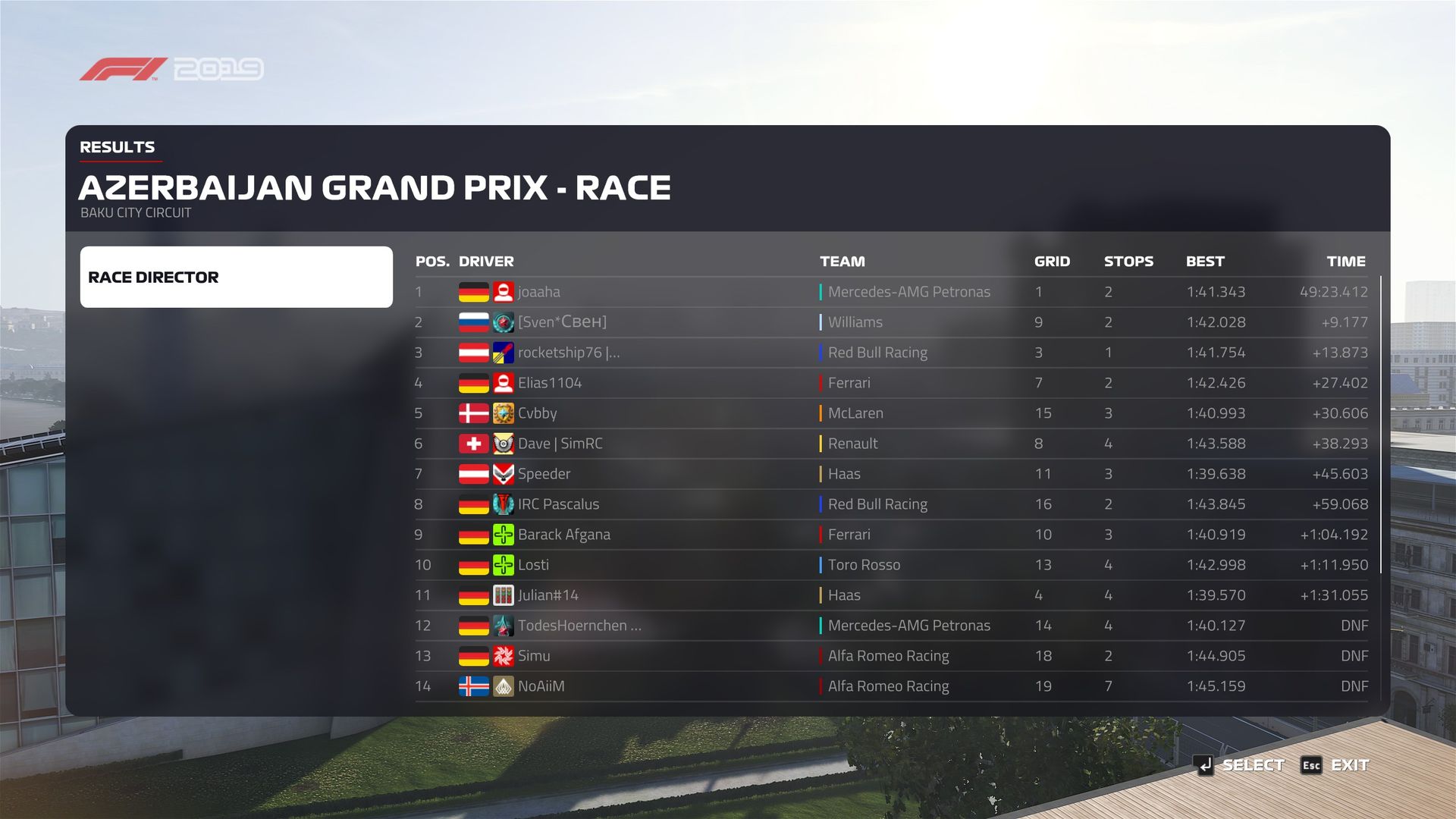Select the Julian#14 Haas row
Viewport: 1456px width, 819px height.
coord(891,595)
